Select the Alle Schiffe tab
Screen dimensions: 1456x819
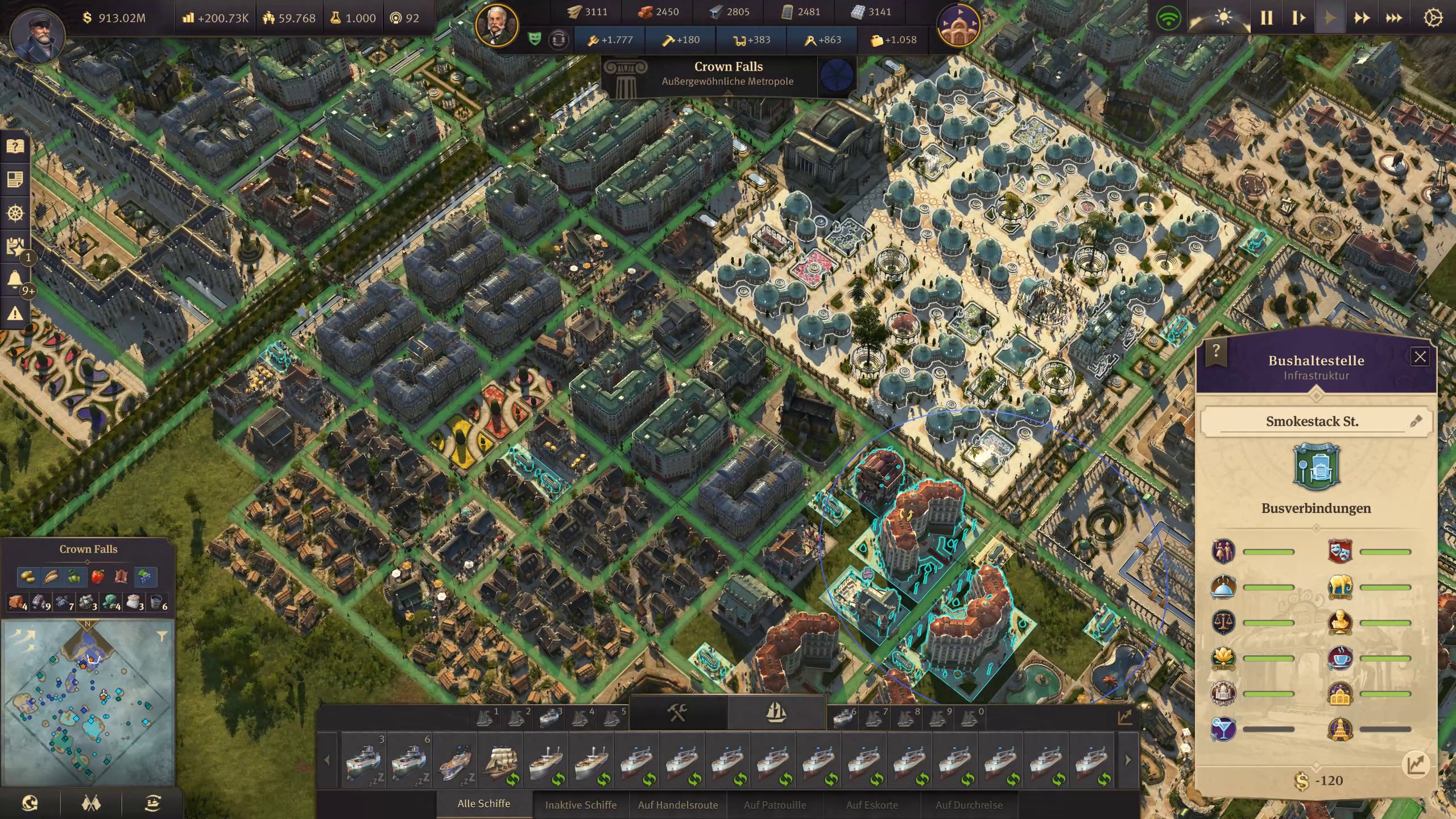pyautogui.click(x=484, y=804)
